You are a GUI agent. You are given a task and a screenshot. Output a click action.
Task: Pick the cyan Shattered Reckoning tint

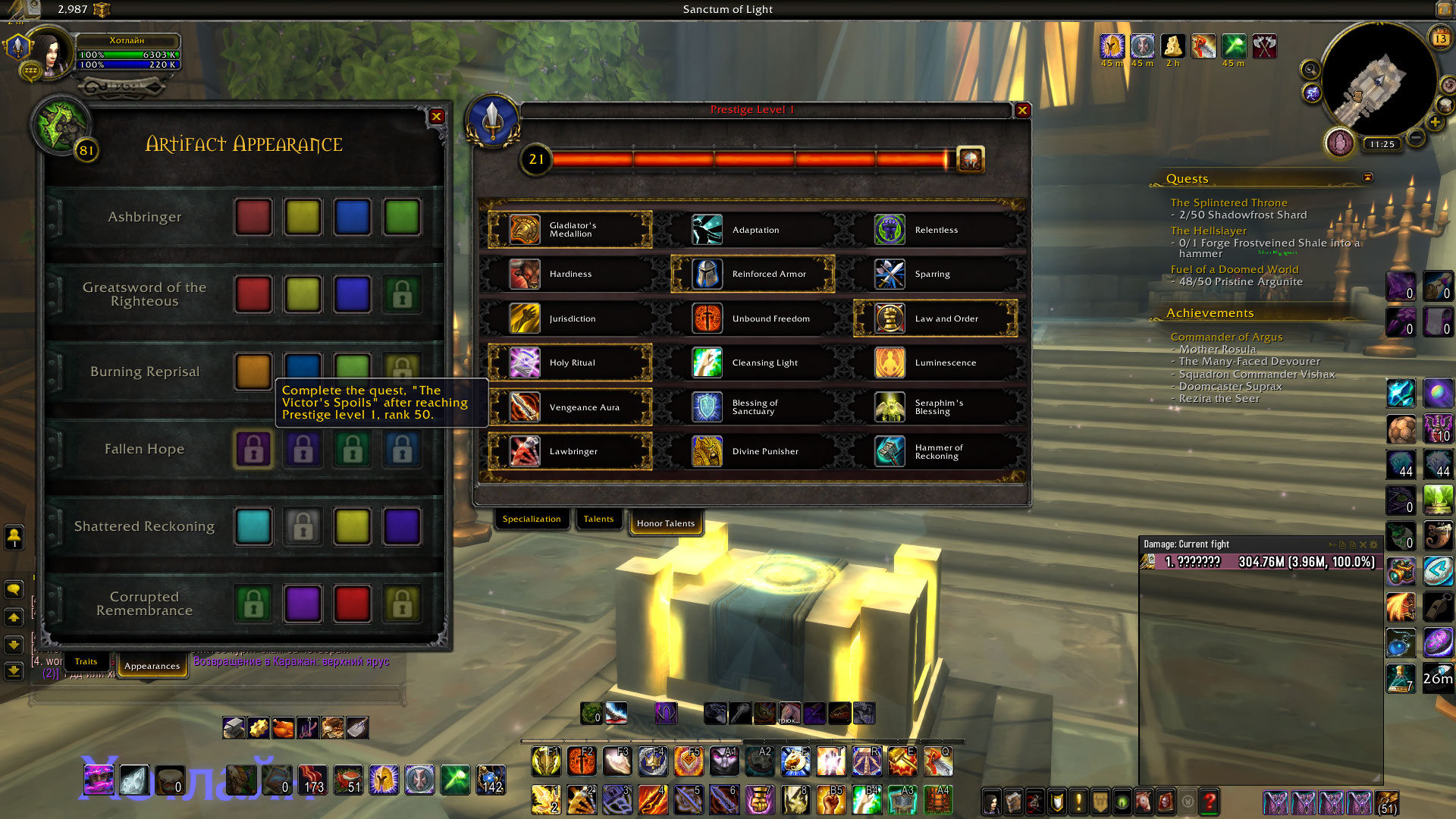(x=253, y=527)
